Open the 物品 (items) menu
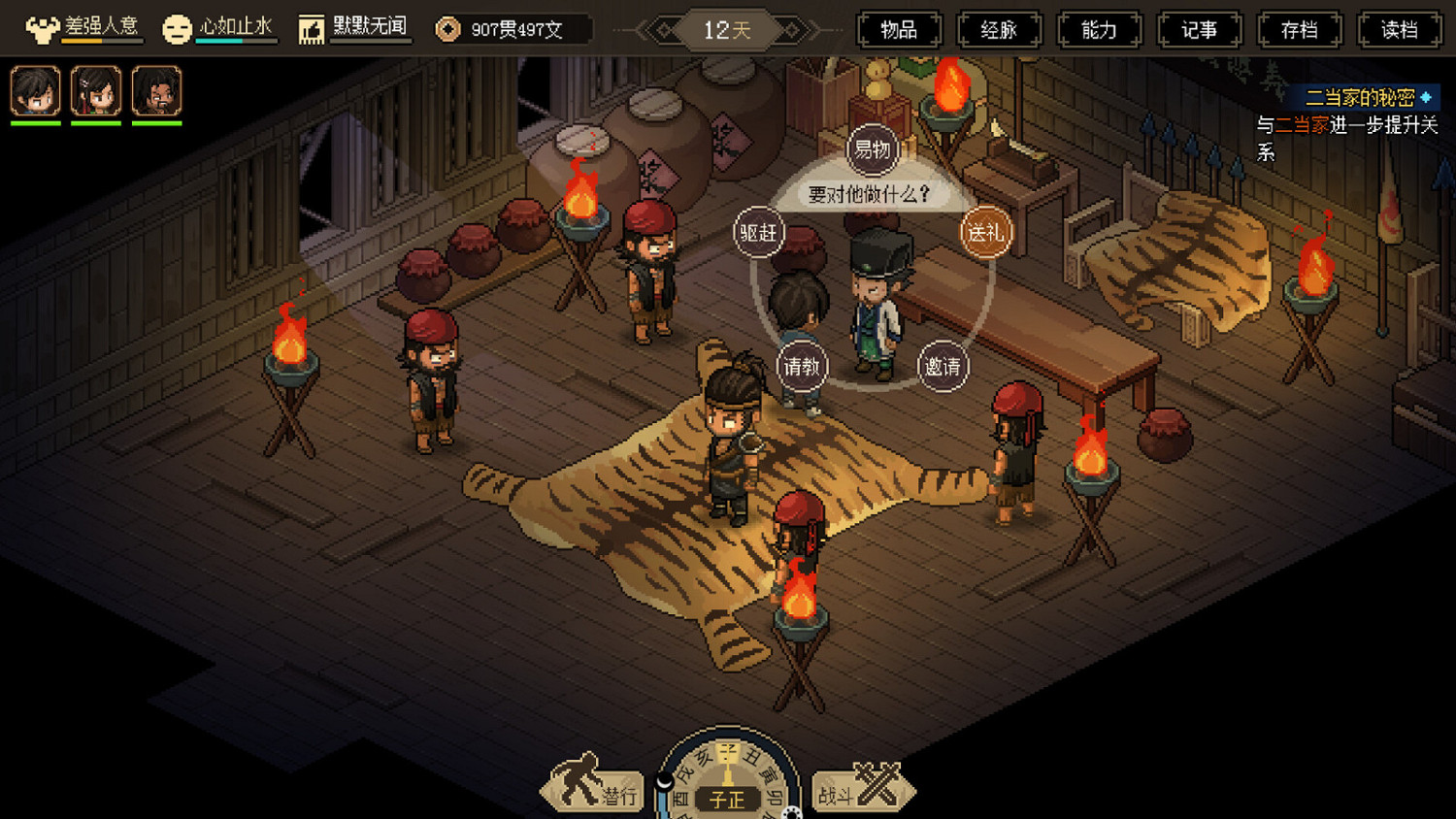This screenshot has width=1456, height=819. (899, 29)
